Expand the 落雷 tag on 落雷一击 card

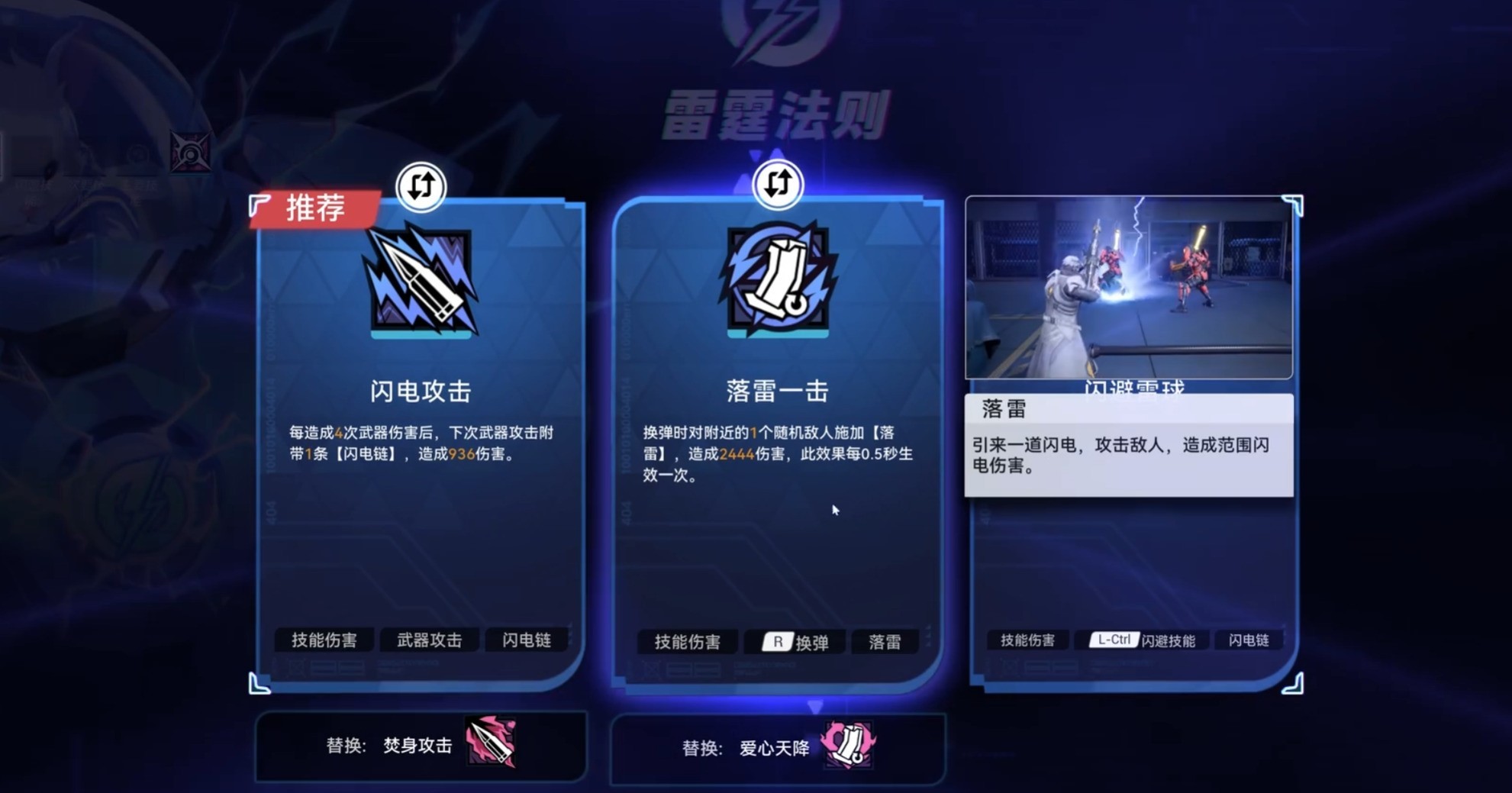886,642
